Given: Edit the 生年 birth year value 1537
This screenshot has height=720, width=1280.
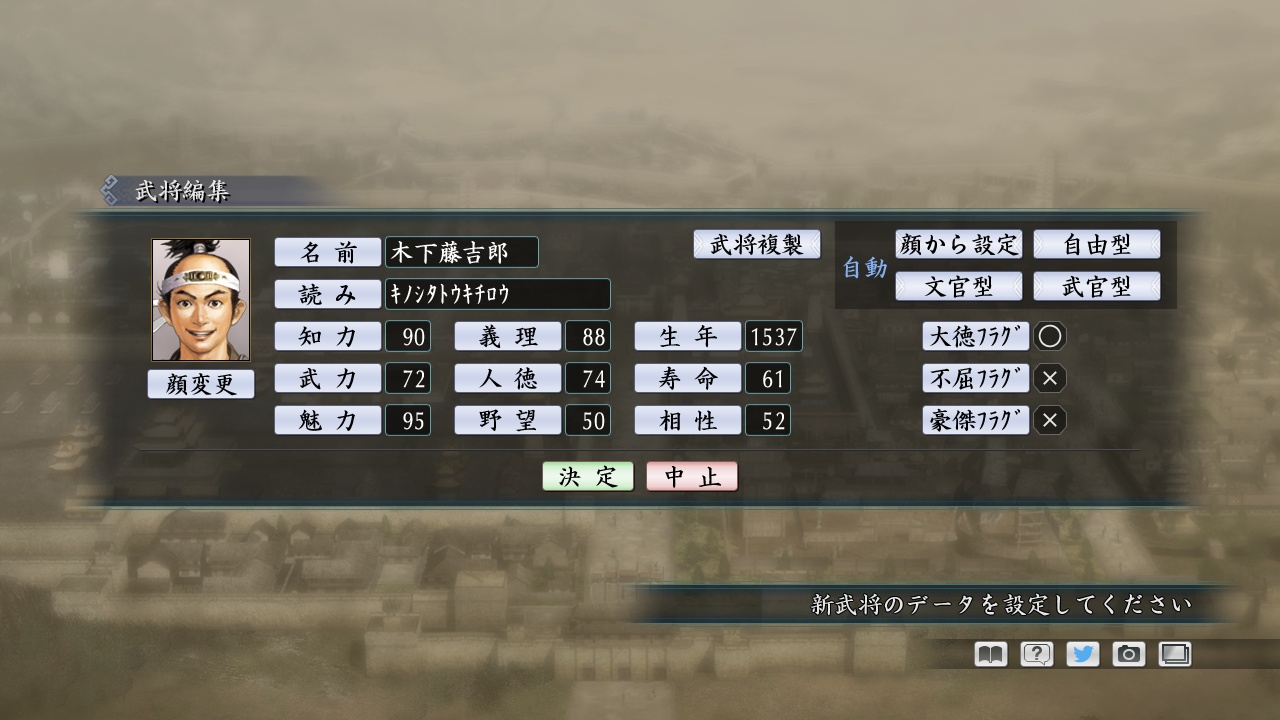Looking at the screenshot, I should click(772, 336).
